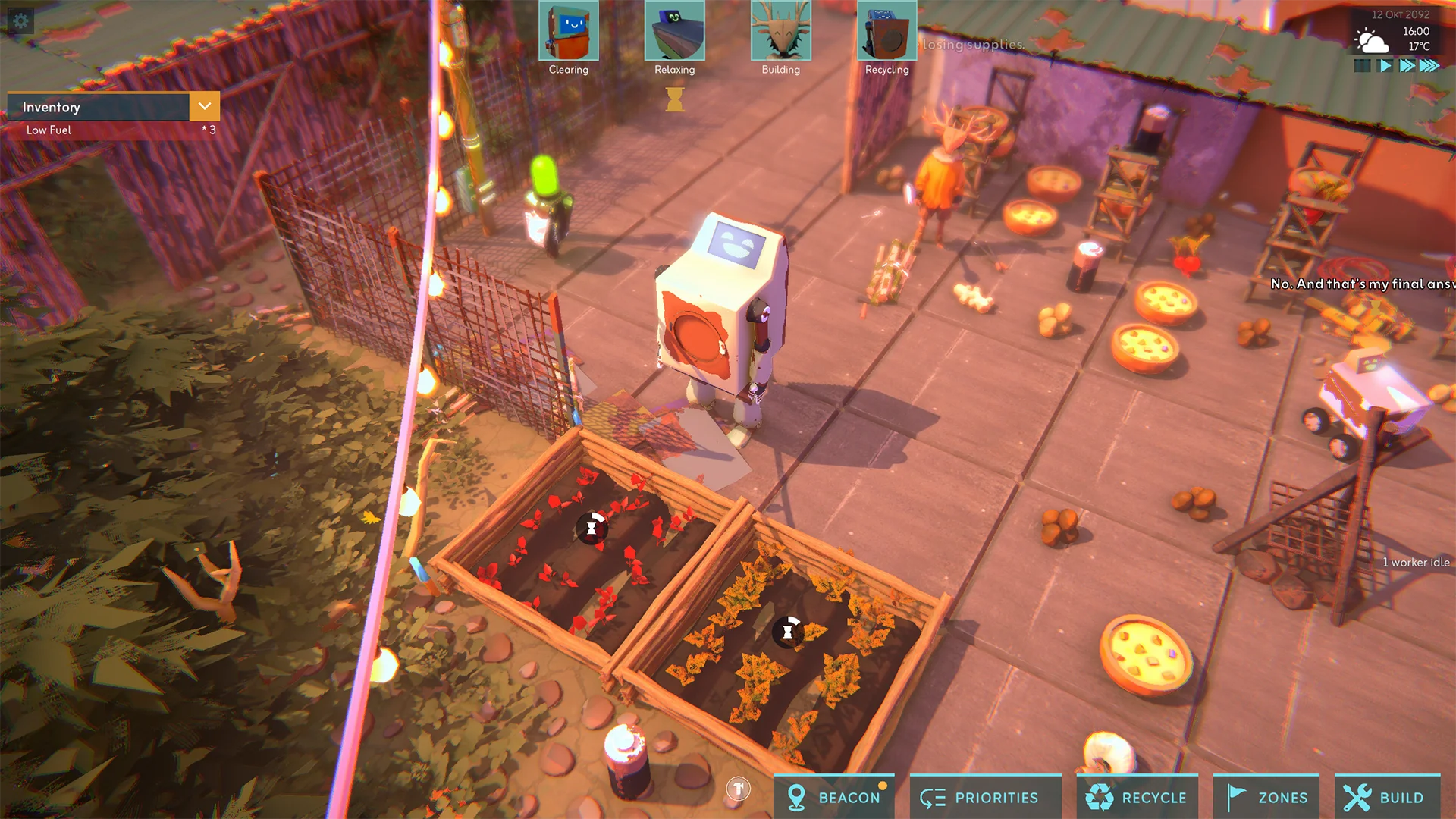1456x819 pixels.
Task: Activate the Recycle tool
Action: 1137,797
